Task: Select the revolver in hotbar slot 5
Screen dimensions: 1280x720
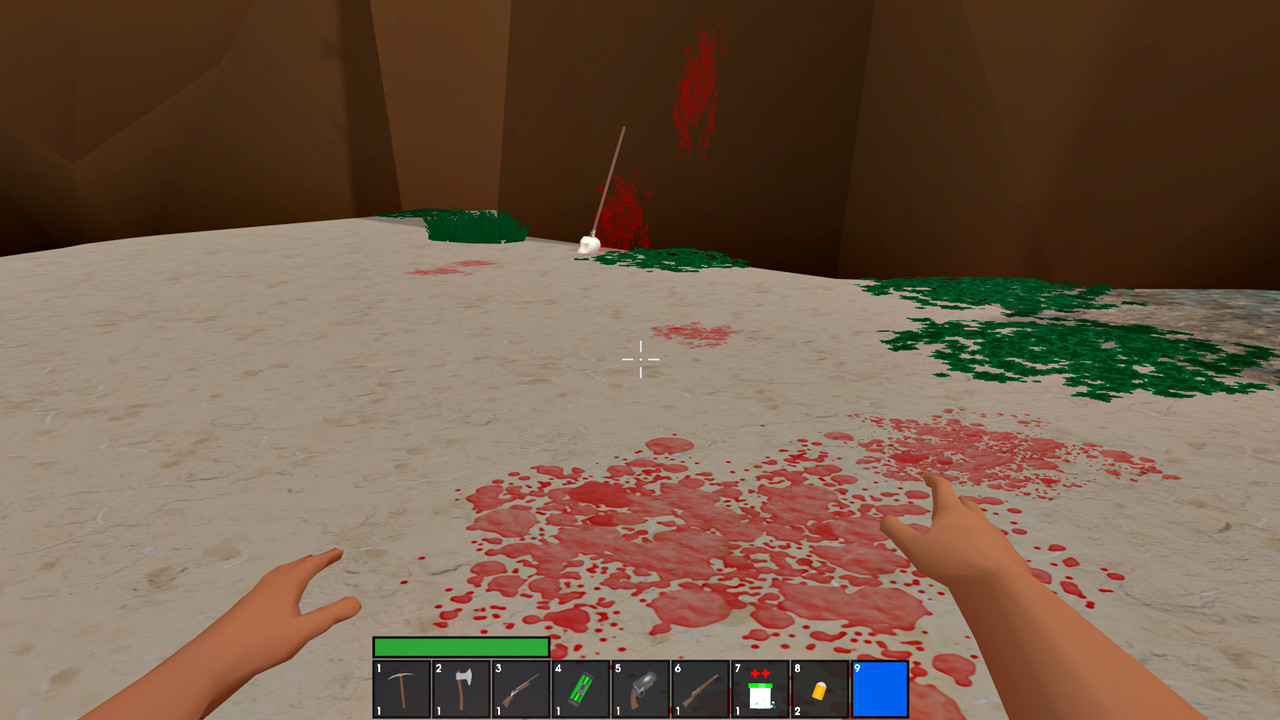Action: [x=642, y=688]
